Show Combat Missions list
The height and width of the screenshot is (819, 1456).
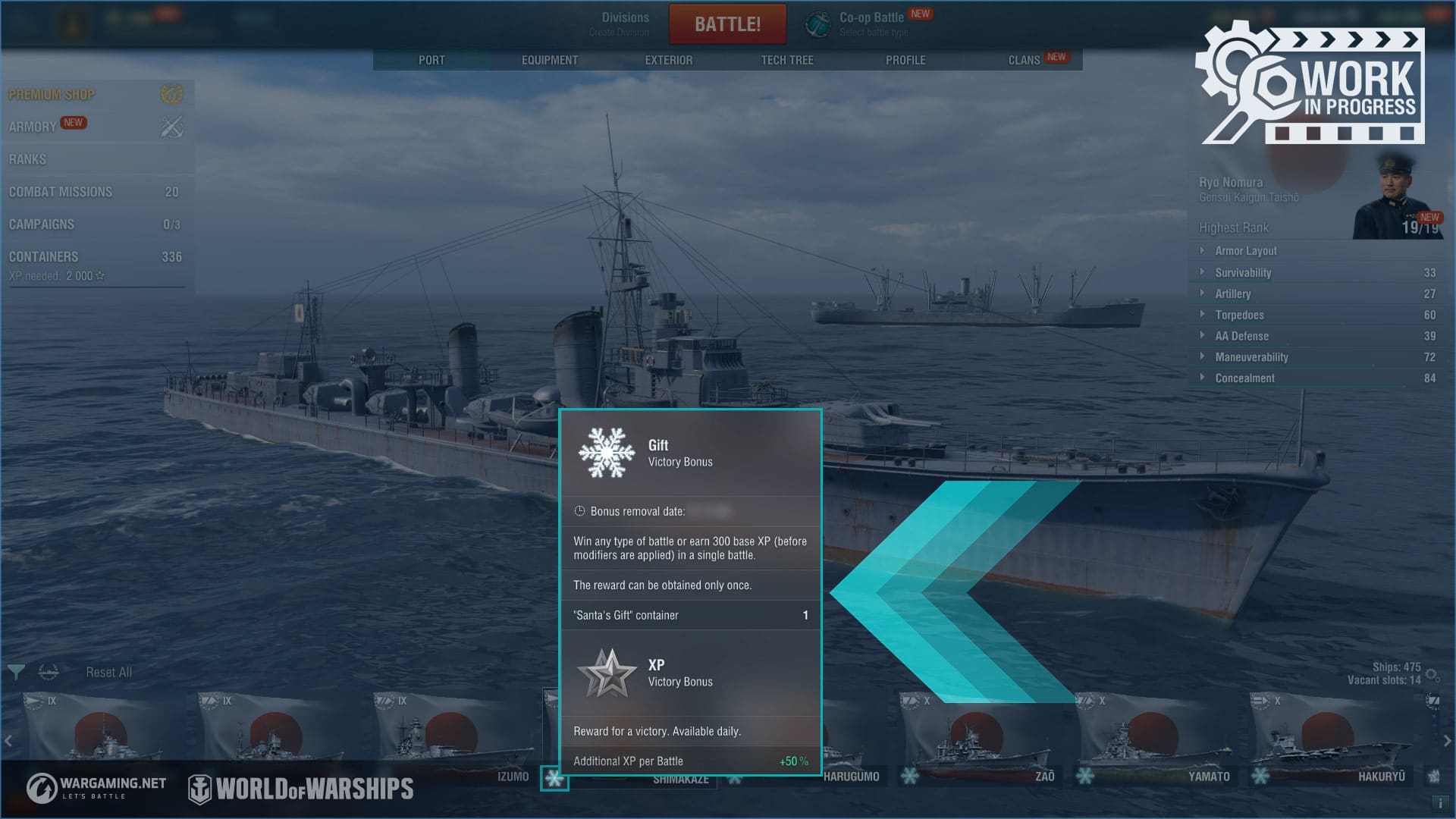point(61,192)
